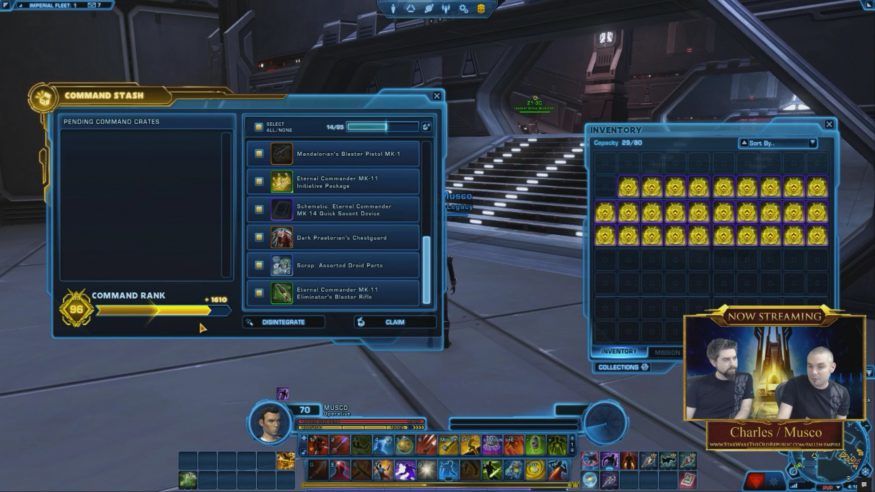The height and width of the screenshot is (492, 875).
Task: Tick the Mandalorian's Blaster Pistol MK-1 checkbox
Action: tap(258, 154)
